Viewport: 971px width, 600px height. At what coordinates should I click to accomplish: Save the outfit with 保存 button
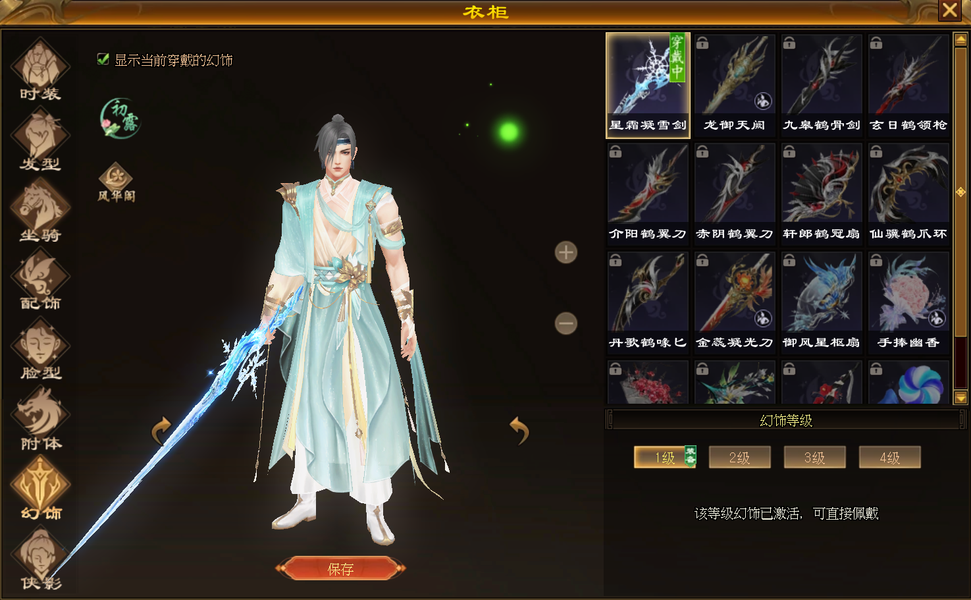pyautogui.click(x=340, y=569)
